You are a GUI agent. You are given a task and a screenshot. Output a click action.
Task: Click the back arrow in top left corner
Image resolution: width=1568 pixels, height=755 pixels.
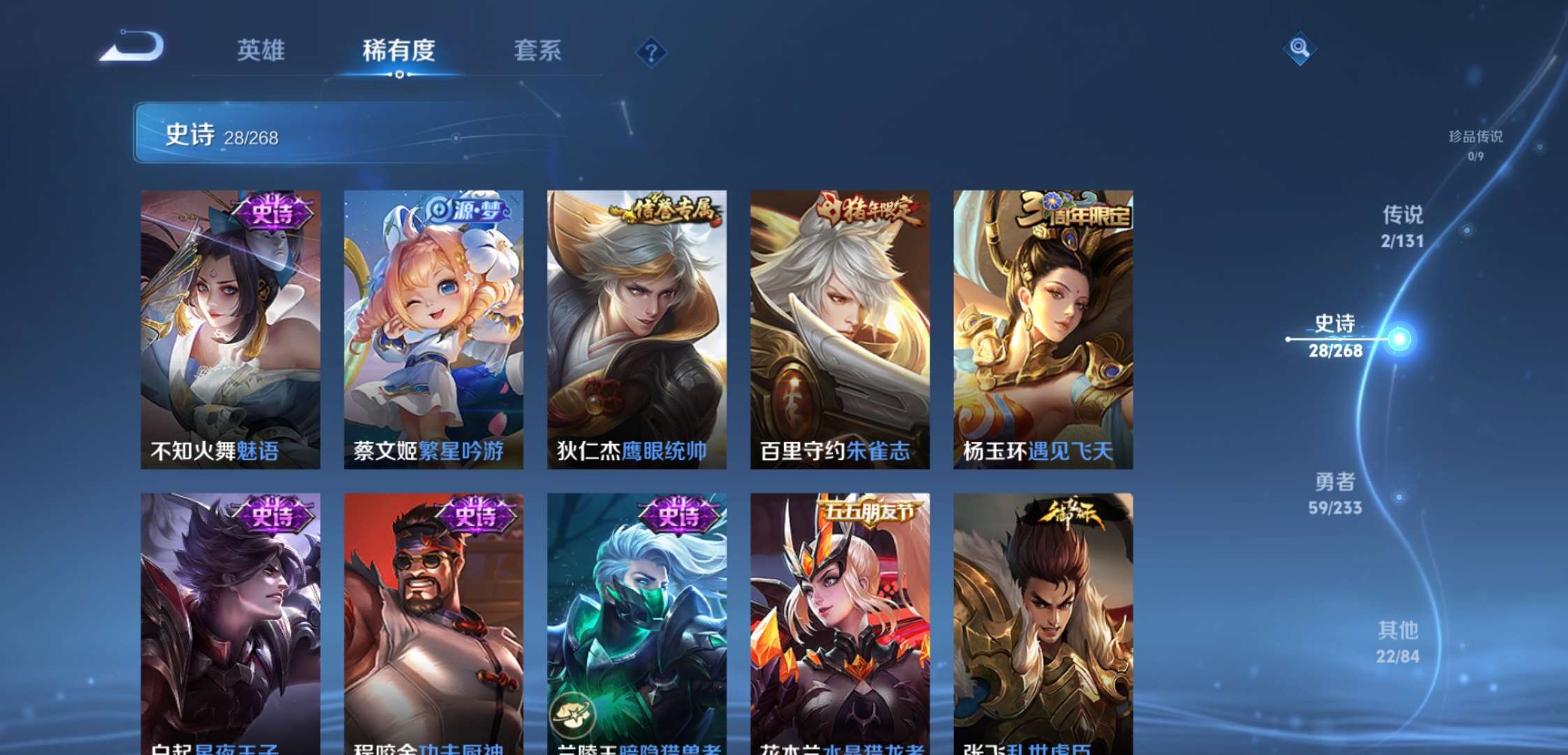click(x=129, y=45)
